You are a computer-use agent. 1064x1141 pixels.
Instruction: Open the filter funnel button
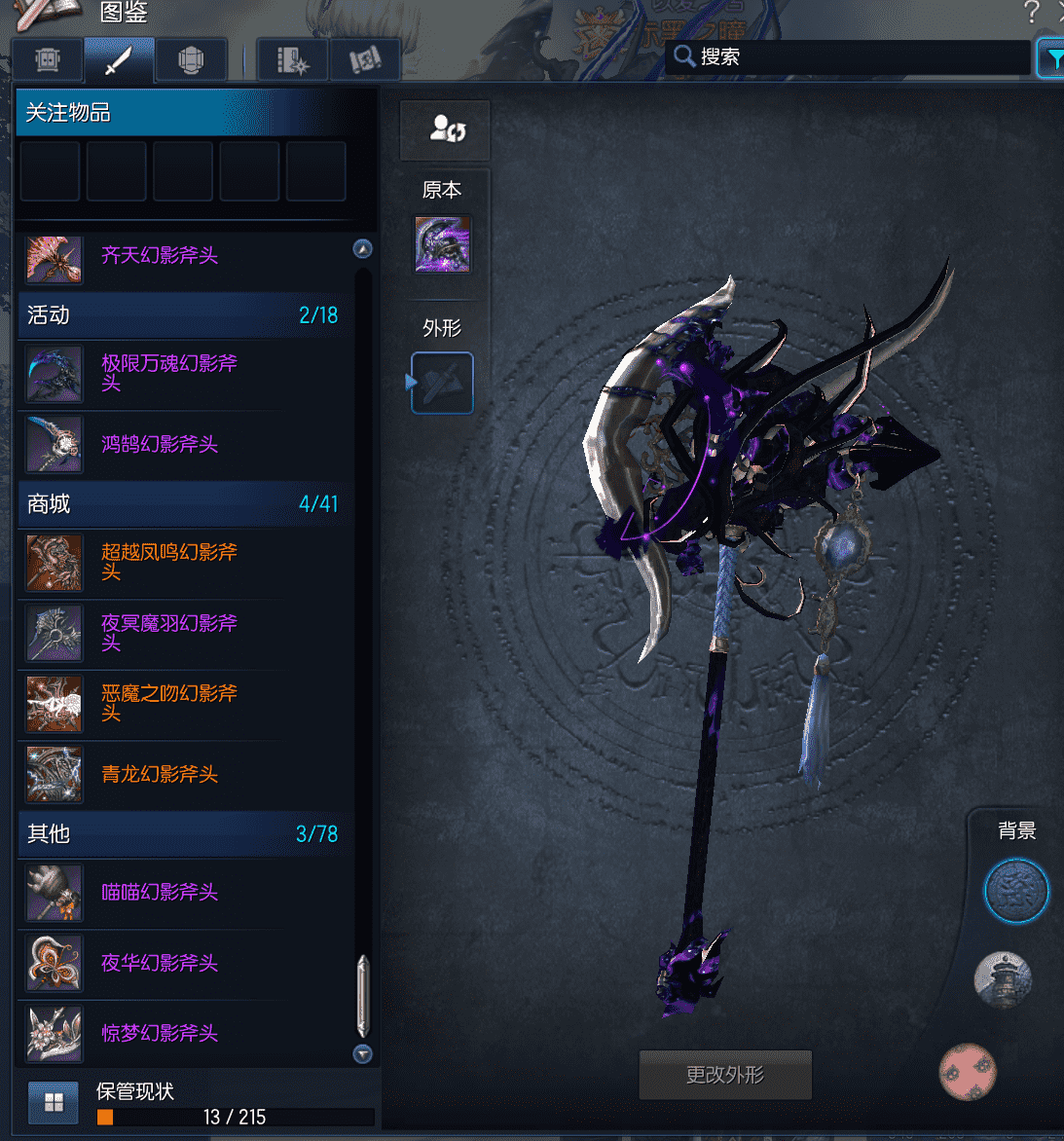[x=1053, y=58]
